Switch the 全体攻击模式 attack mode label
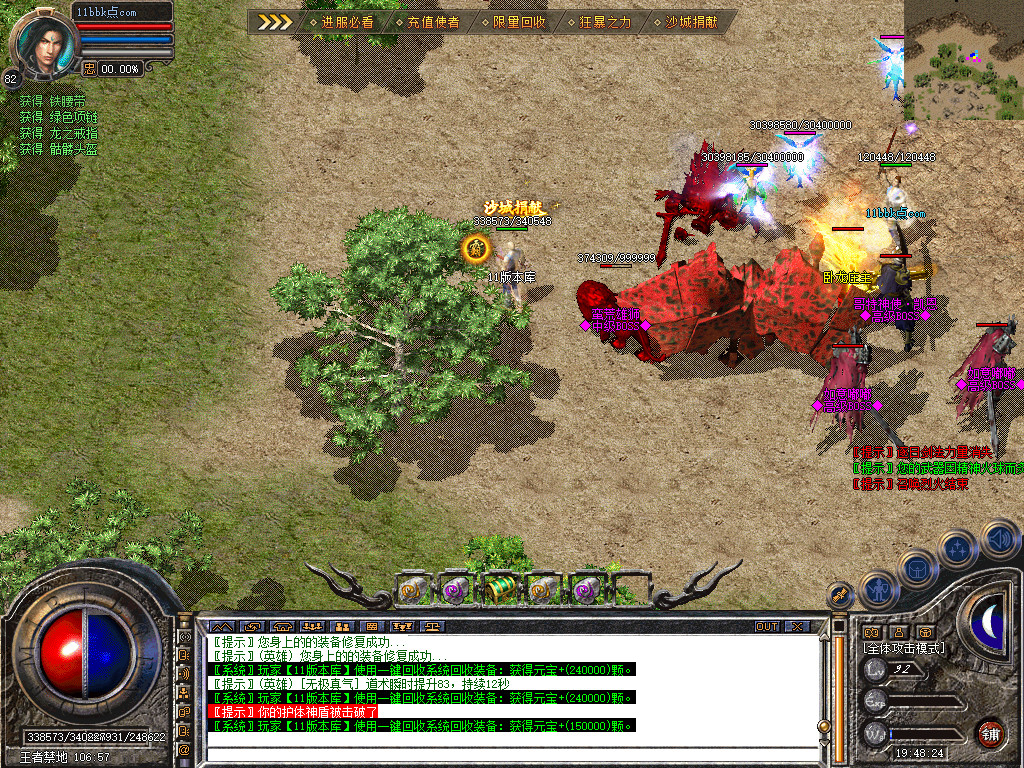The image size is (1024, 768). 905,648
